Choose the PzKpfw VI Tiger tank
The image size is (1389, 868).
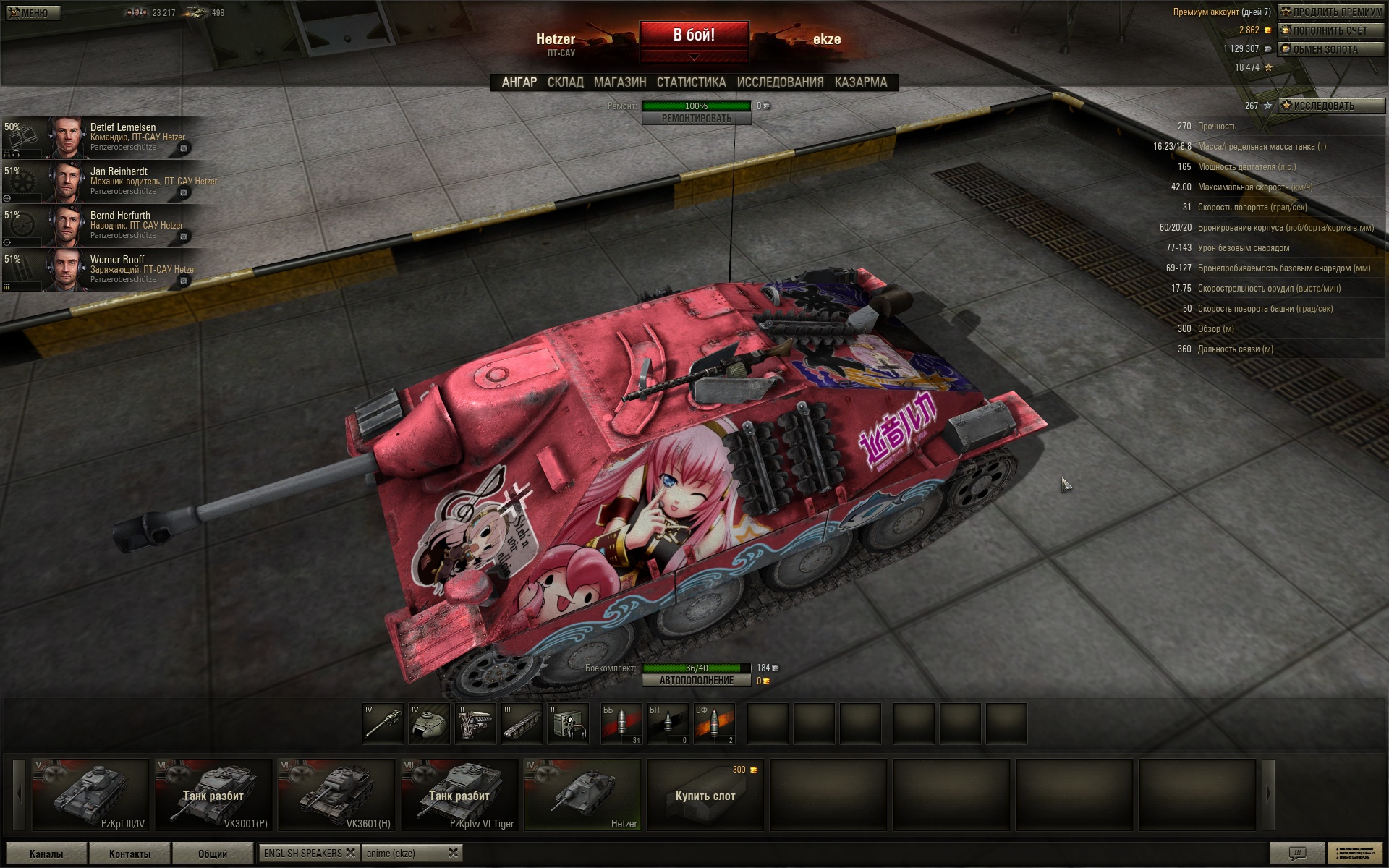pyautogui.click(x=459, y=794)
